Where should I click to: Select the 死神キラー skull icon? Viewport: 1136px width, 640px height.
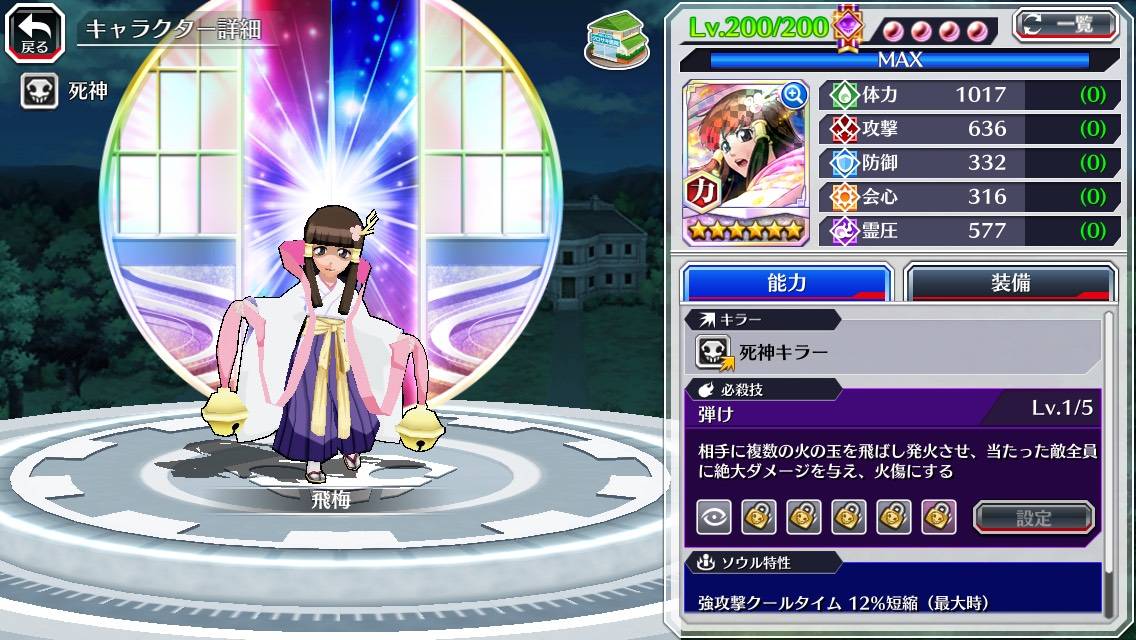coord(714,352)
